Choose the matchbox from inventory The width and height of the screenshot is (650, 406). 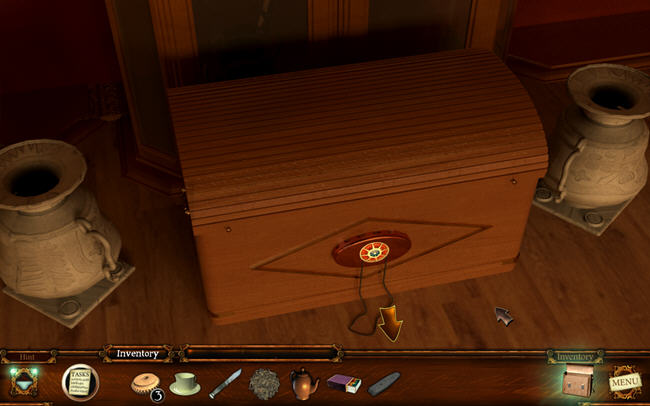tap(343, 383)
